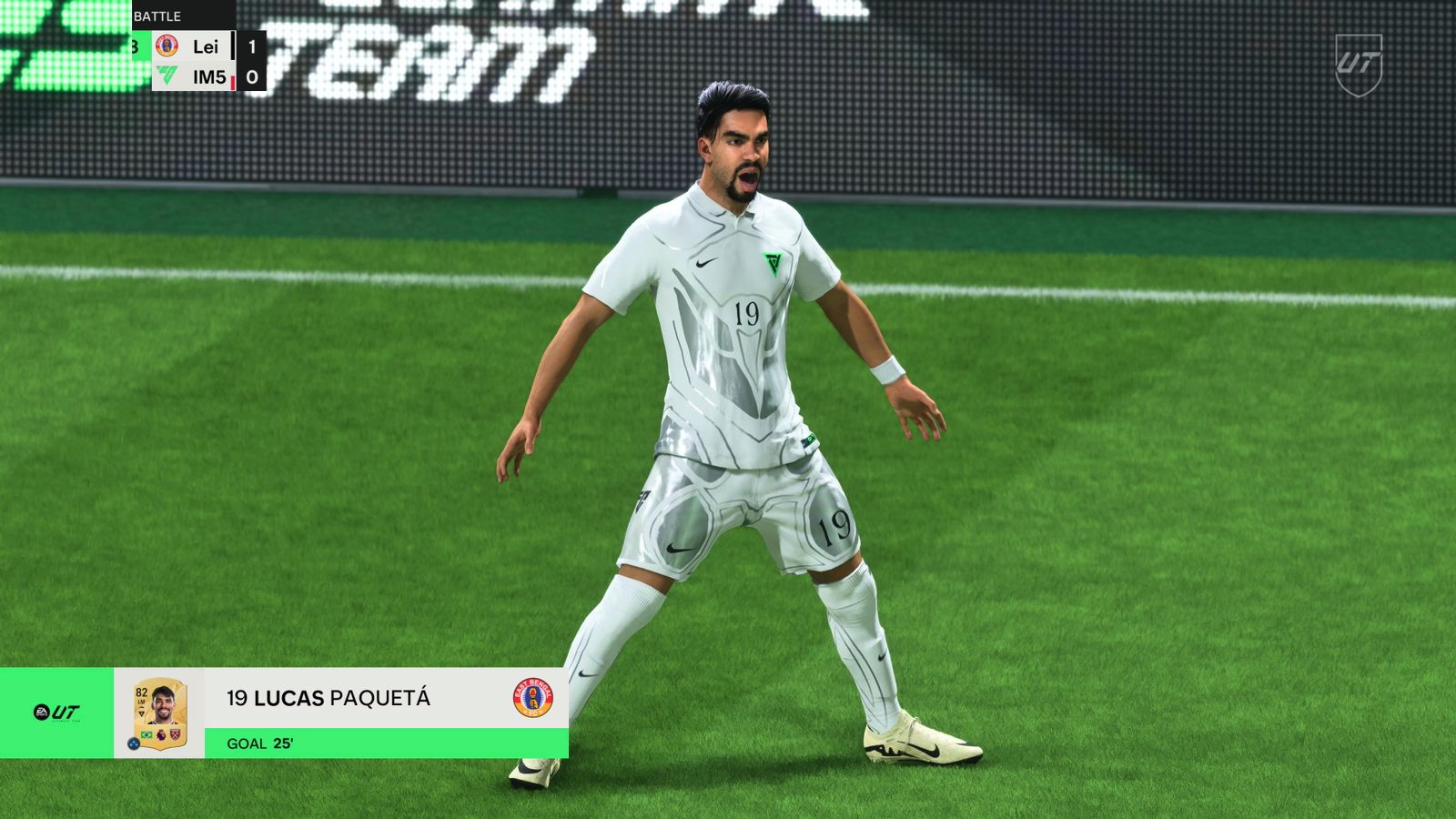Click the blue chemistry diamond icon
This screenshot has height=819, width=1456.
[x=135, y=744]
